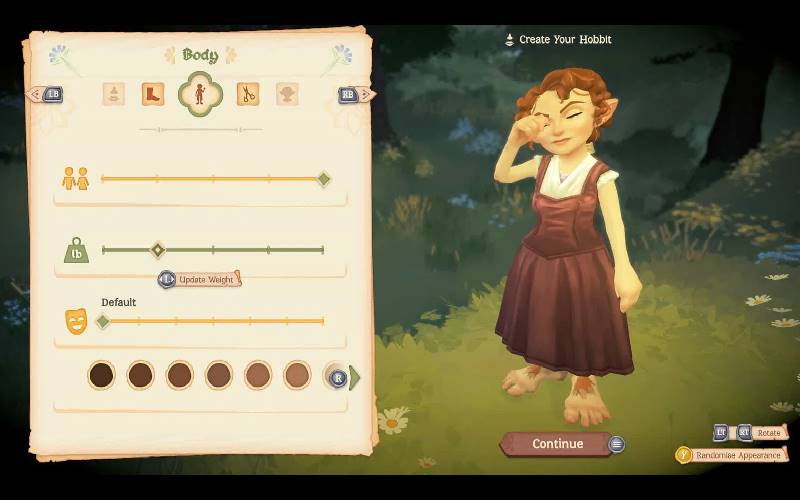Move the weight slider handle
Image resolution: width=800 pixels, height=500 pixels.
(x=157, y=249)
